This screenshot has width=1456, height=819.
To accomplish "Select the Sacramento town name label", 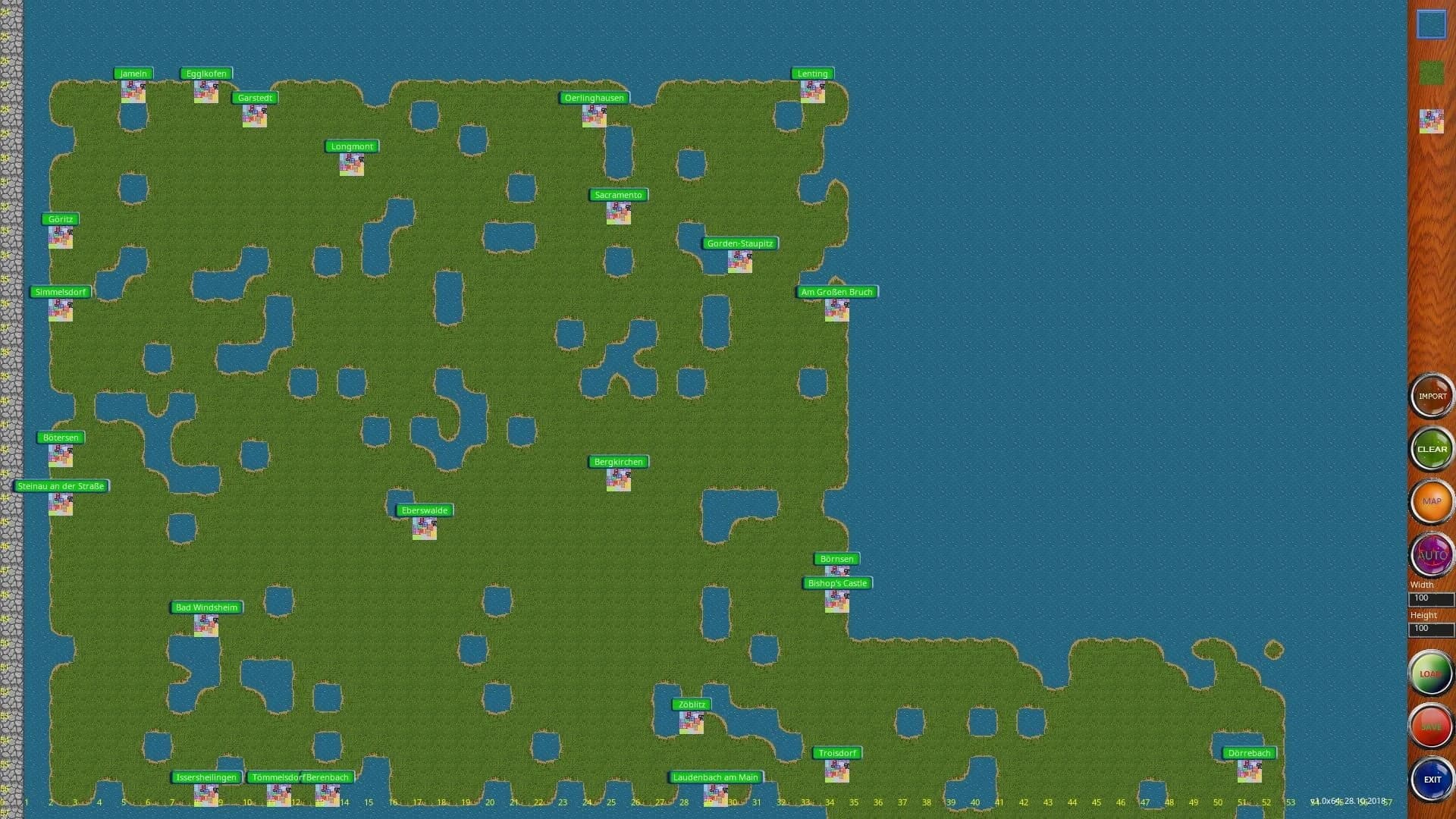I will [618, 195].
